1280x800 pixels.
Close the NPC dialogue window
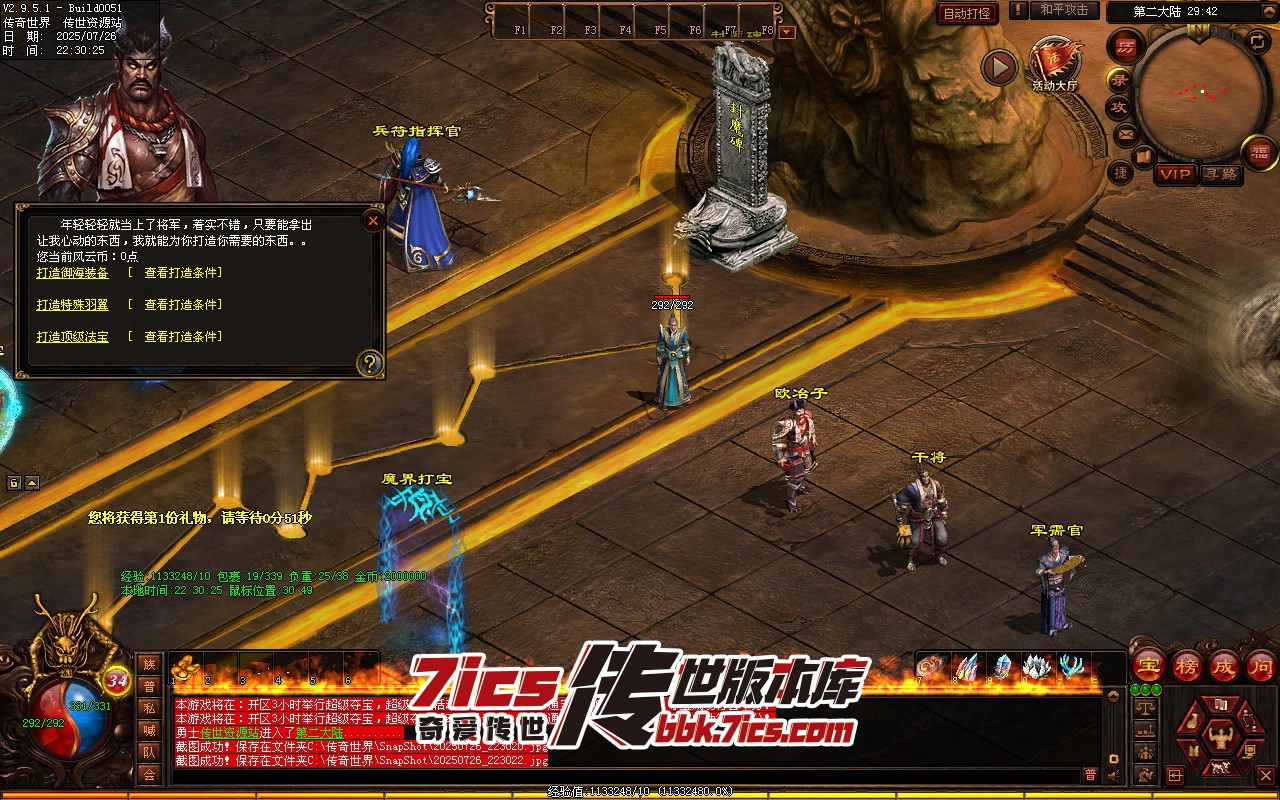tap(373, 221)
